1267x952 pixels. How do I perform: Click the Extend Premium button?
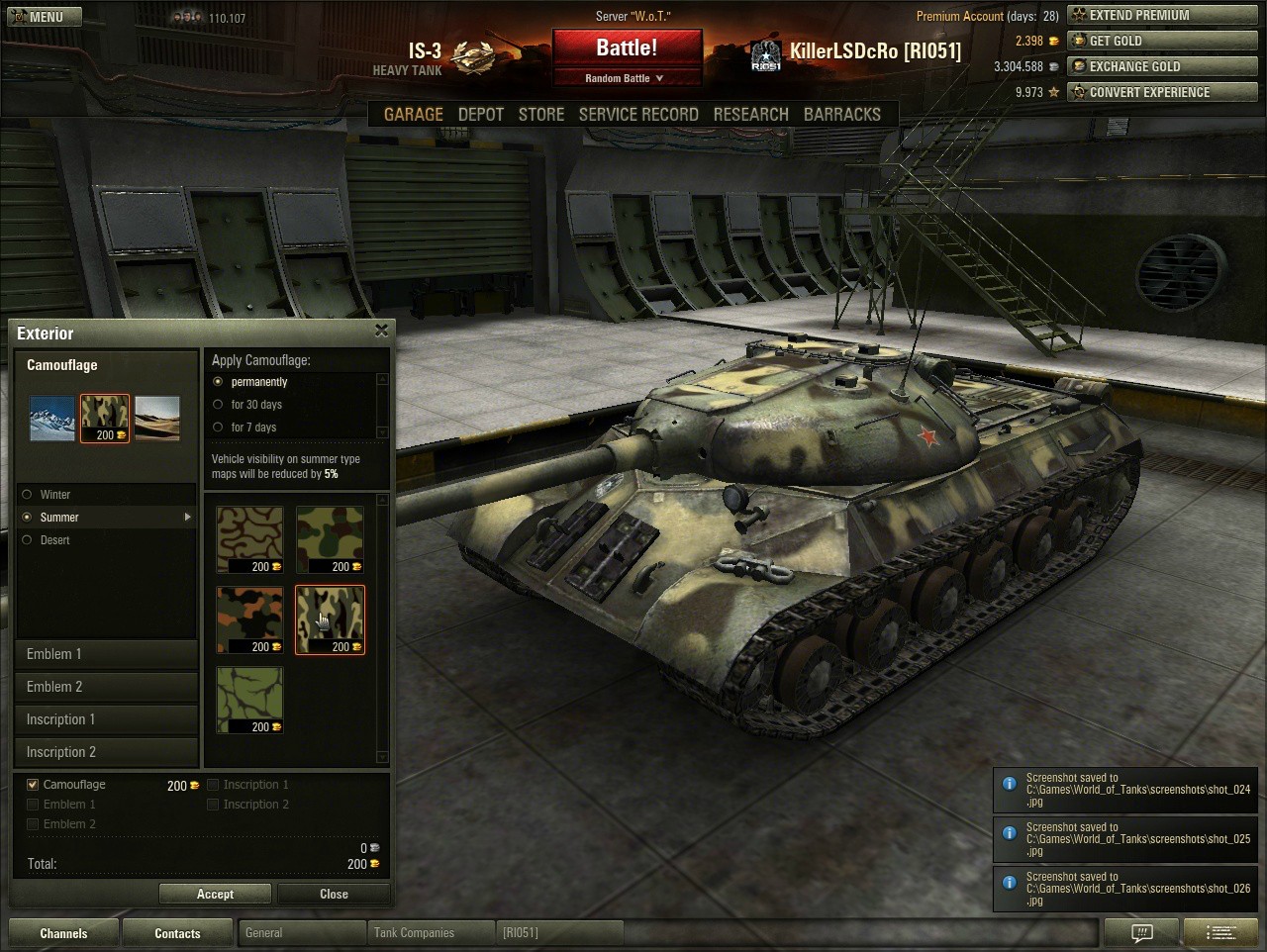[x=1161, y=15]
